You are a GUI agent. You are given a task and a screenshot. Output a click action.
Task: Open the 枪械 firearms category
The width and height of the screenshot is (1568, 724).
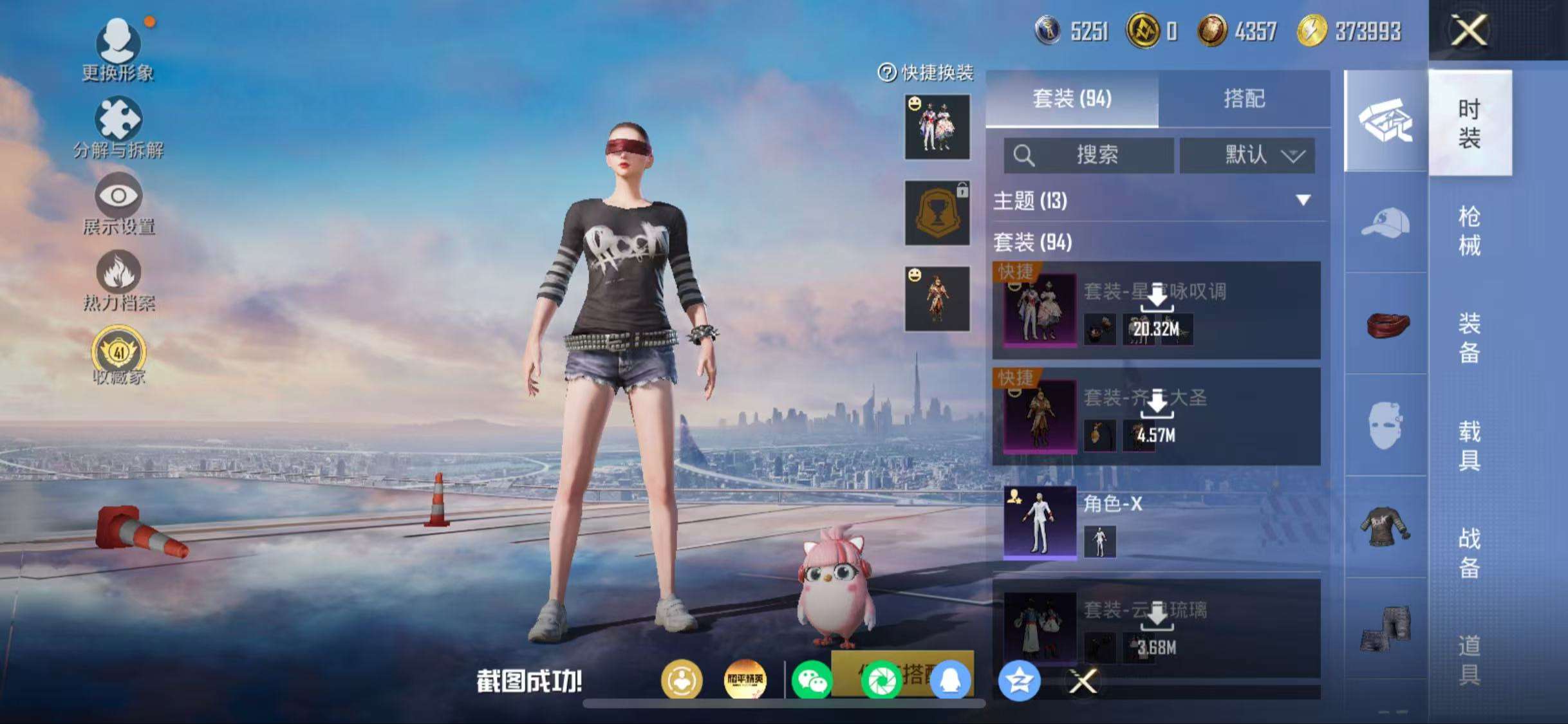pyautogui.click(x=1469, y=230)
